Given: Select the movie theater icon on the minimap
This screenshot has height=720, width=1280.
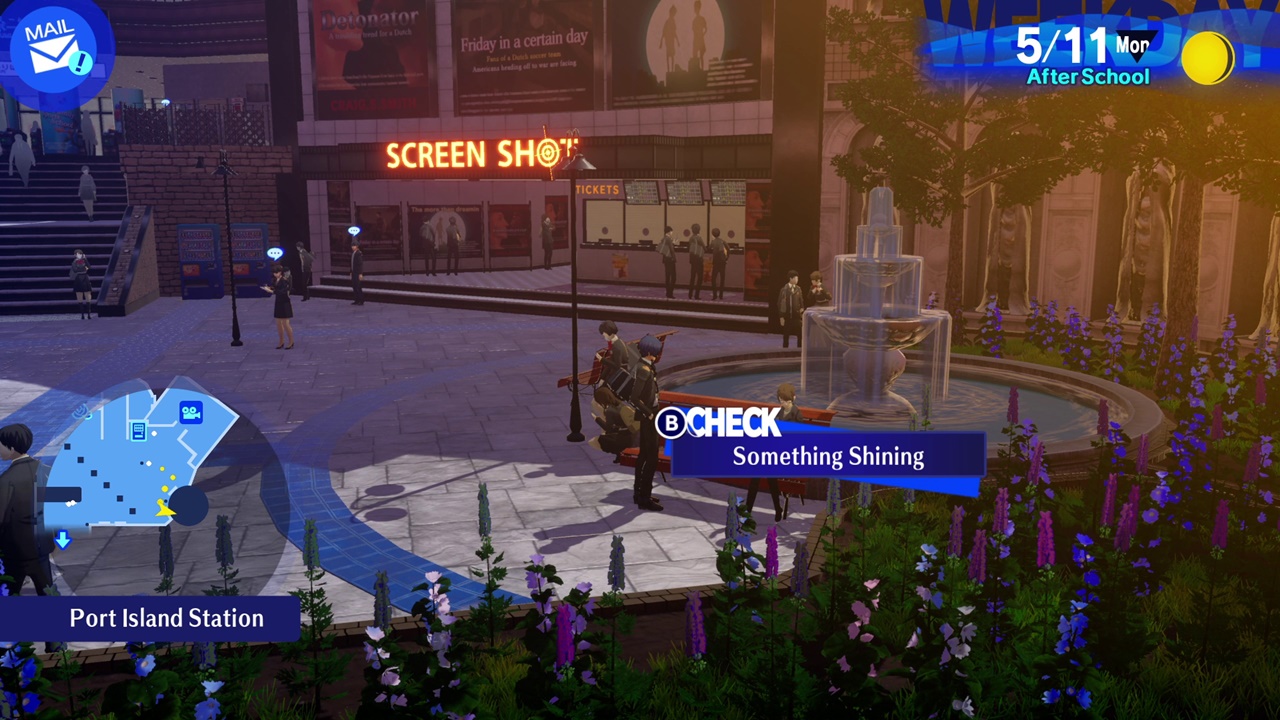Looking at the screenshot, I should 192,411.
